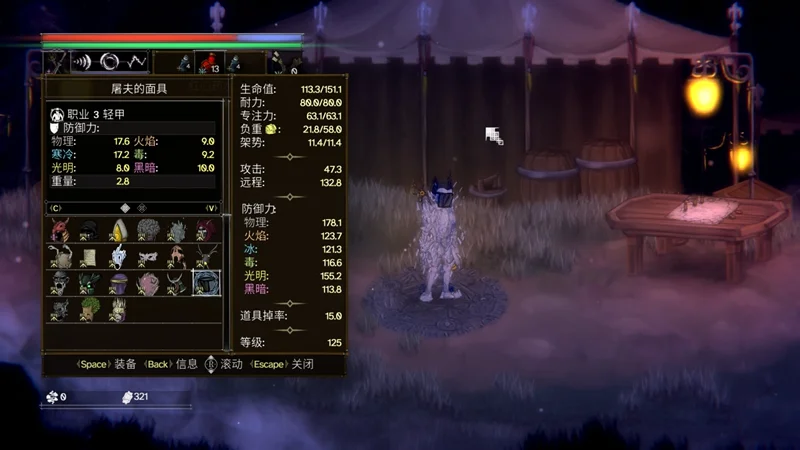Image resolution: width=800 pixels, height=450 pixels.
Task: Select the paper sheet mask
Action: (x=89, y=257)
